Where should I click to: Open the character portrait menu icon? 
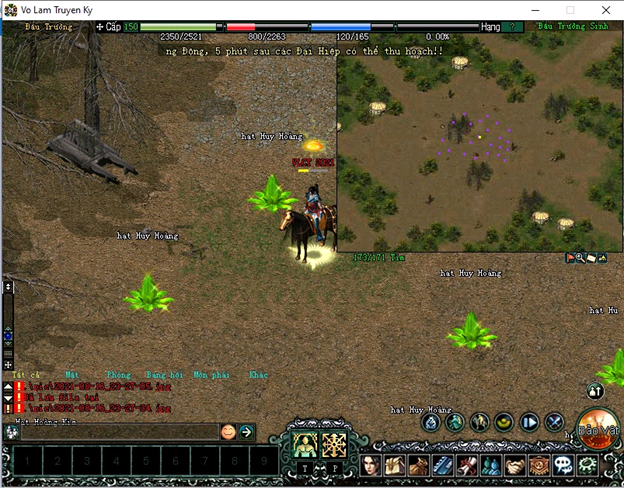point(371,465)
